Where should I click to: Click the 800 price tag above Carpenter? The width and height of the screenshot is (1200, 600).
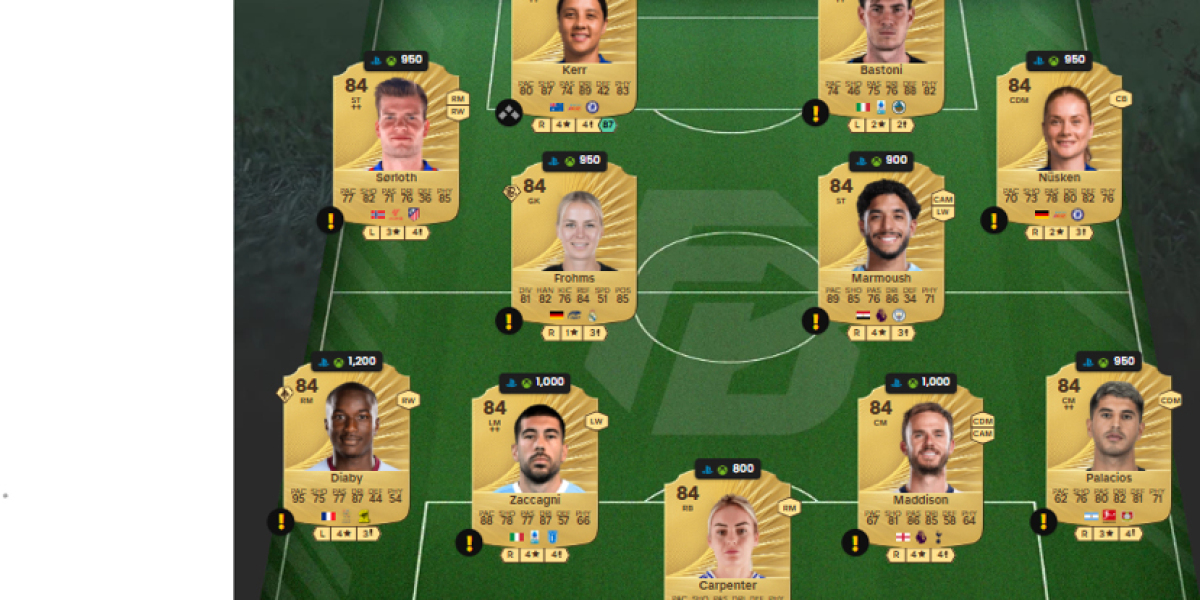click(727, 469)
